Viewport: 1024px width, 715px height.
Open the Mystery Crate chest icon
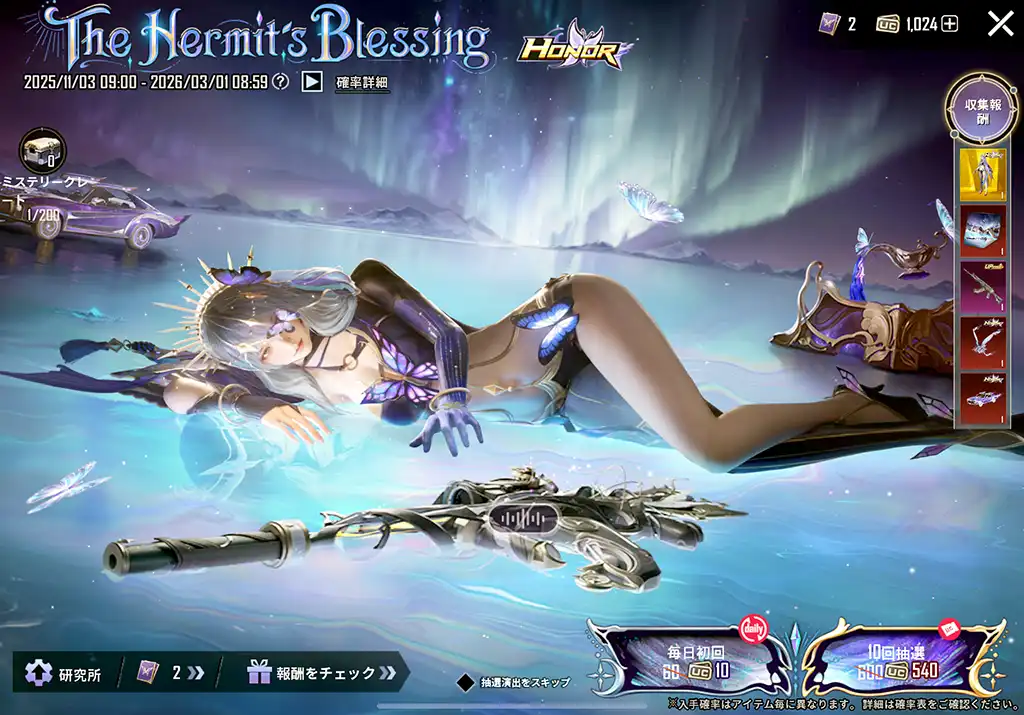tap(43, 152)
